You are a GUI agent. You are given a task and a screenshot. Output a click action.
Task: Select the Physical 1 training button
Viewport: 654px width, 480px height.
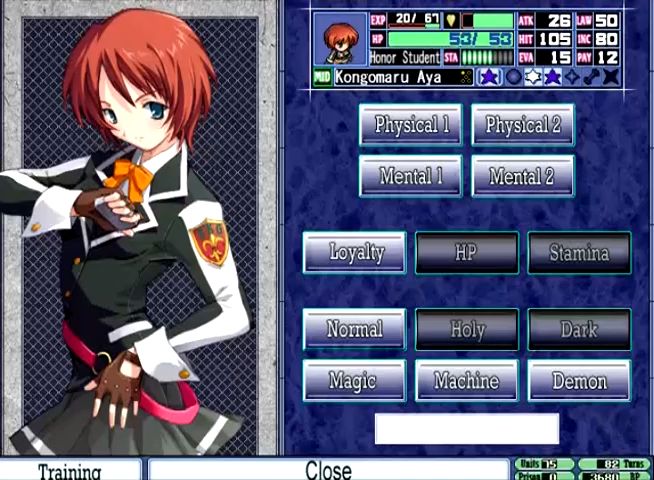[x=411, y=125]
